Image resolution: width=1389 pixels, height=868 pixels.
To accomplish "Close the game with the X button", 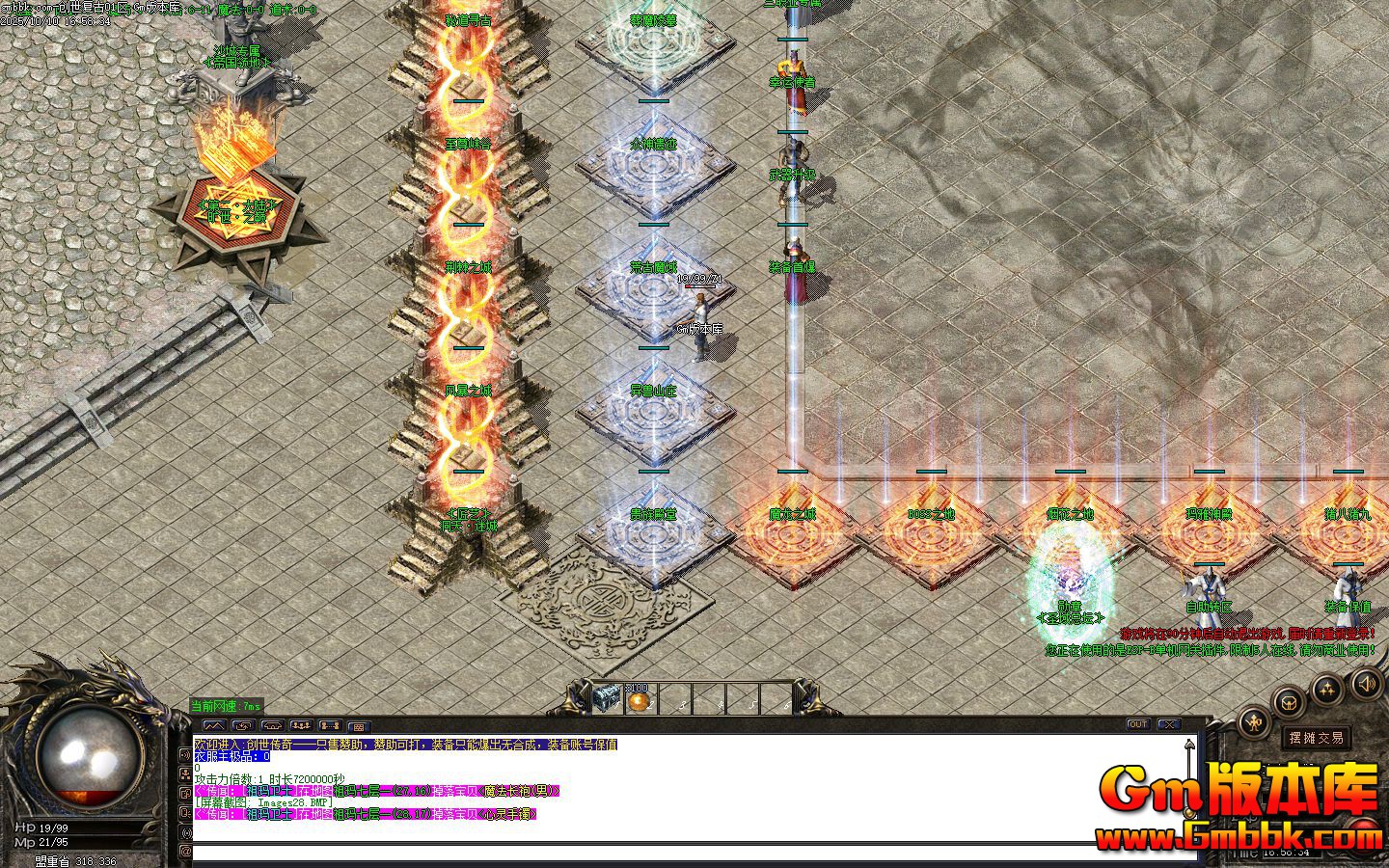I will pyautogui.click(x=1169, y=724).
